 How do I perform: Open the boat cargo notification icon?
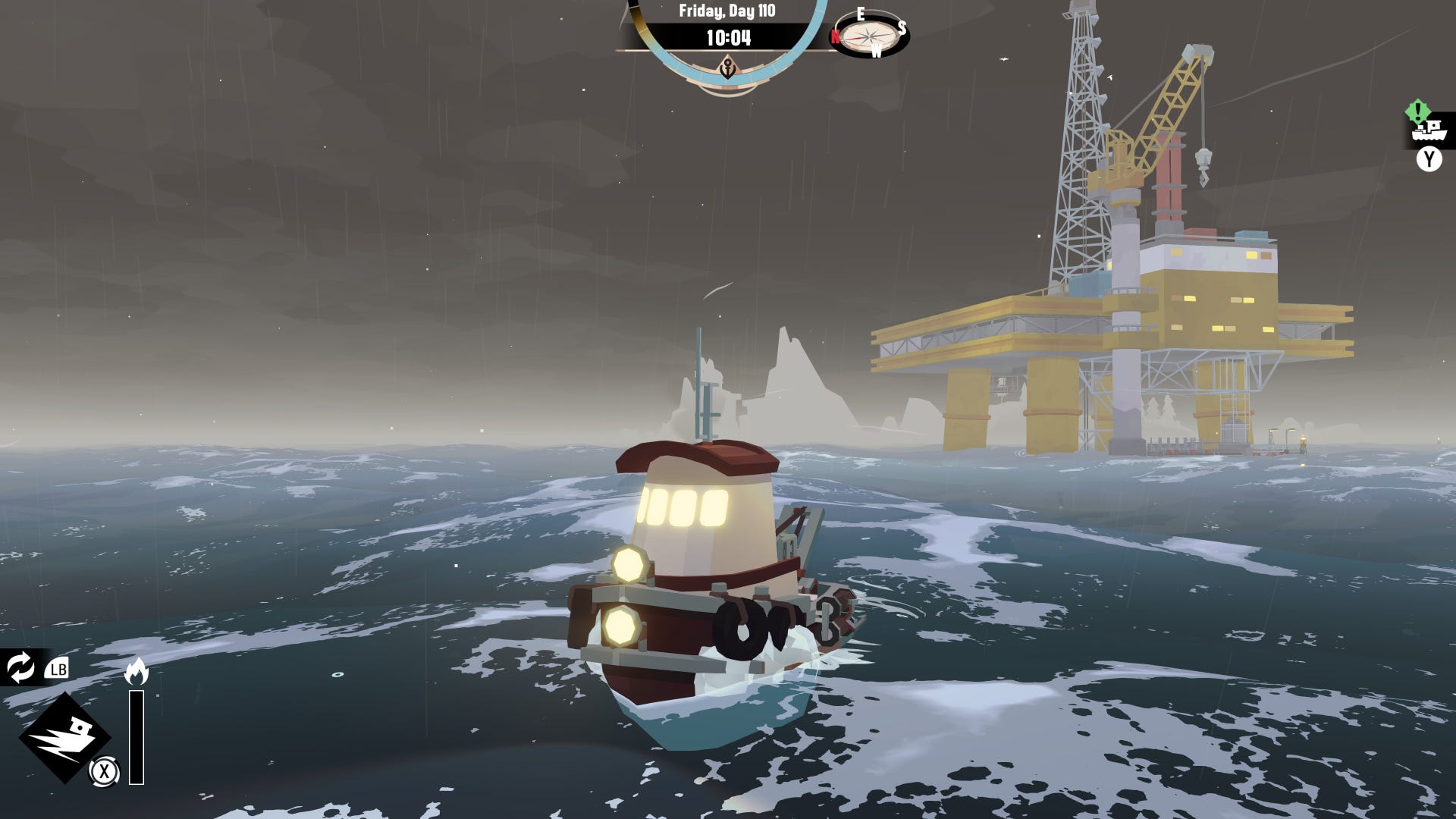(x=1428, y=130)
